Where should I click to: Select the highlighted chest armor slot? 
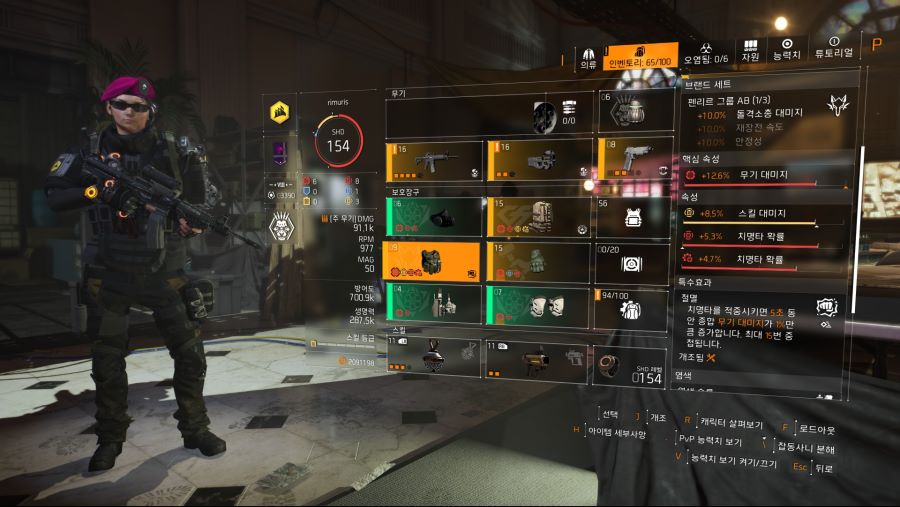tap(434, 261)
